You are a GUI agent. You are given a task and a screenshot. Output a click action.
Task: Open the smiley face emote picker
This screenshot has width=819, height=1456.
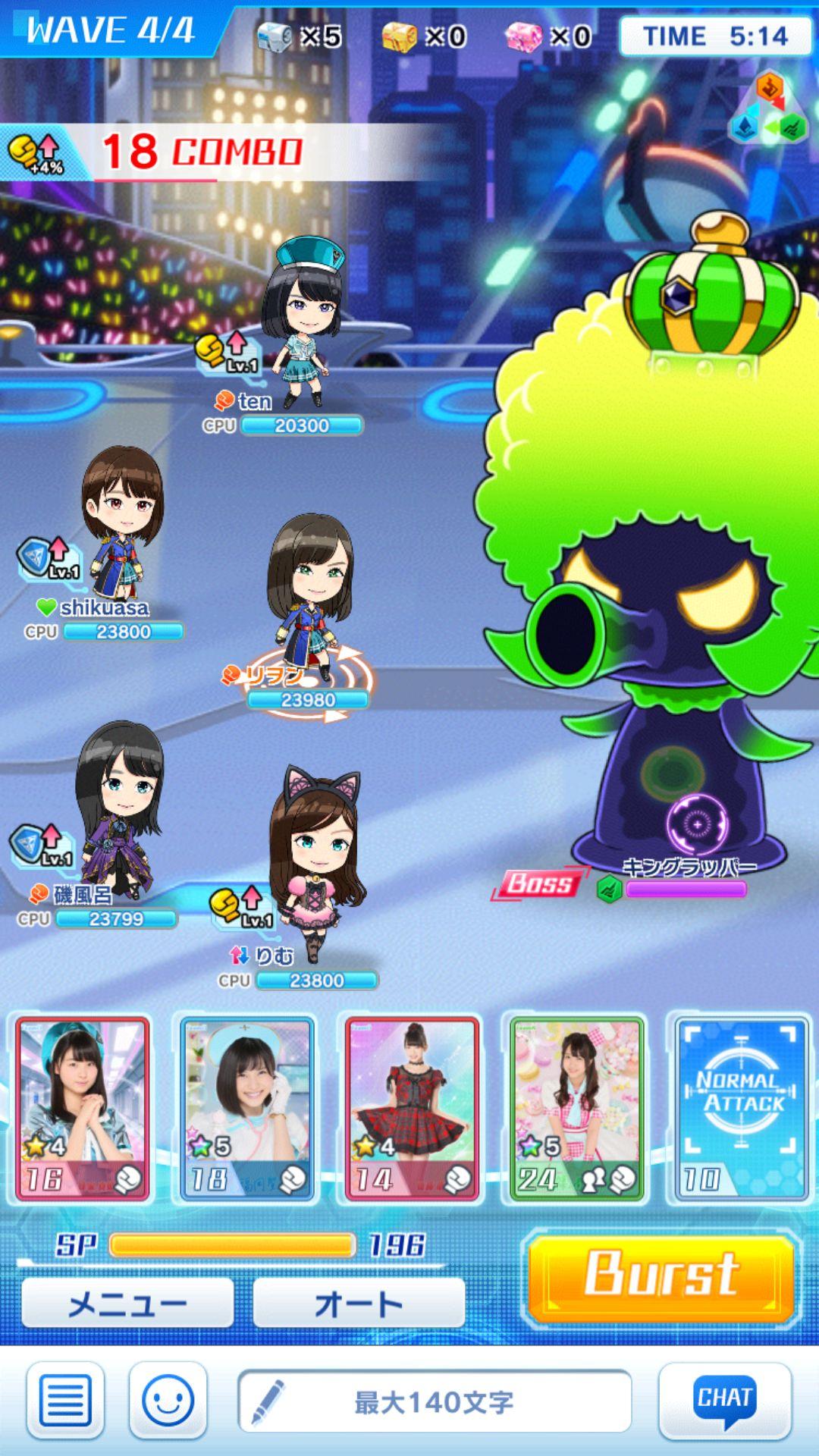[168, 1401]
